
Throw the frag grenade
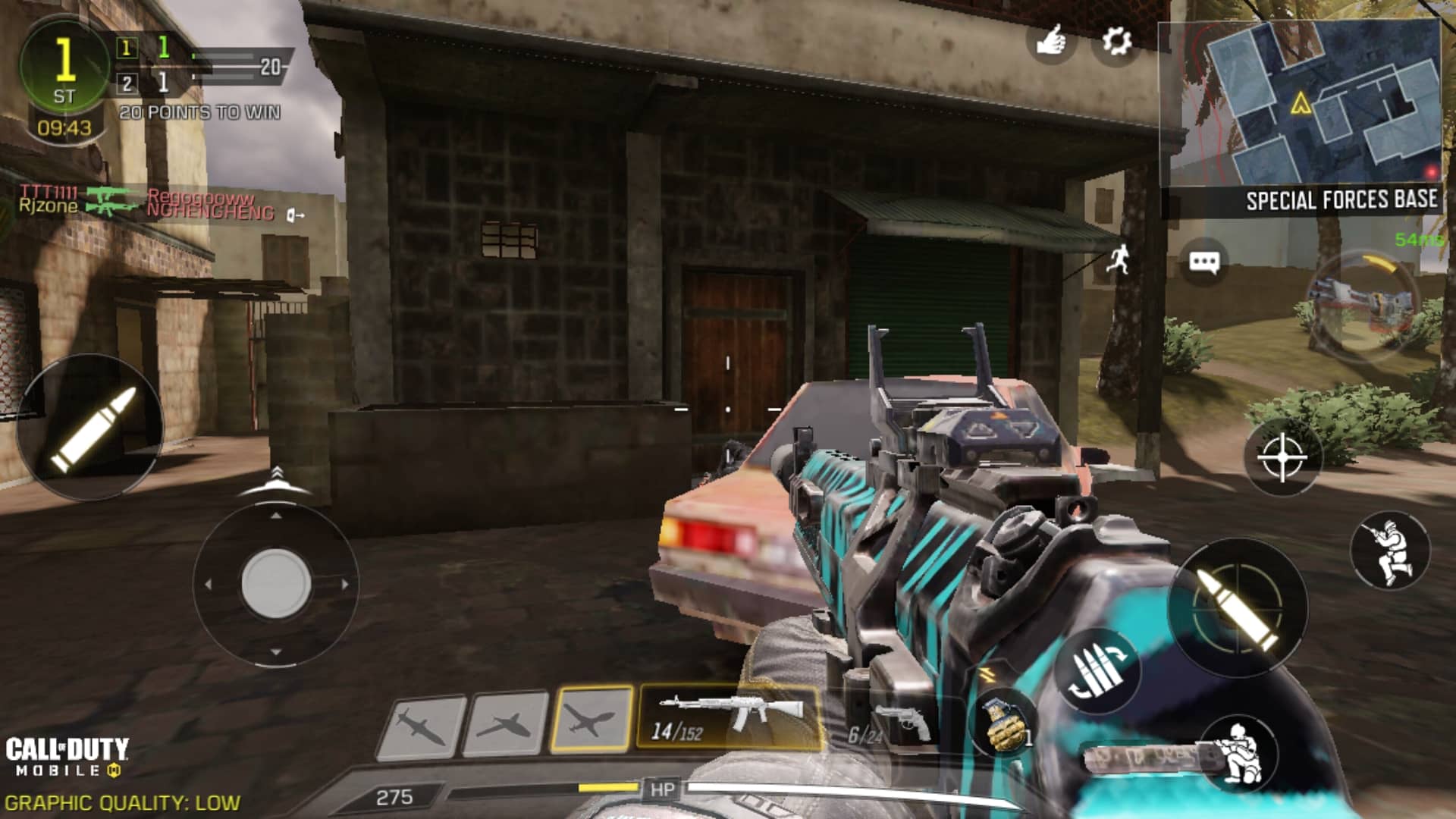(1004, 724)
